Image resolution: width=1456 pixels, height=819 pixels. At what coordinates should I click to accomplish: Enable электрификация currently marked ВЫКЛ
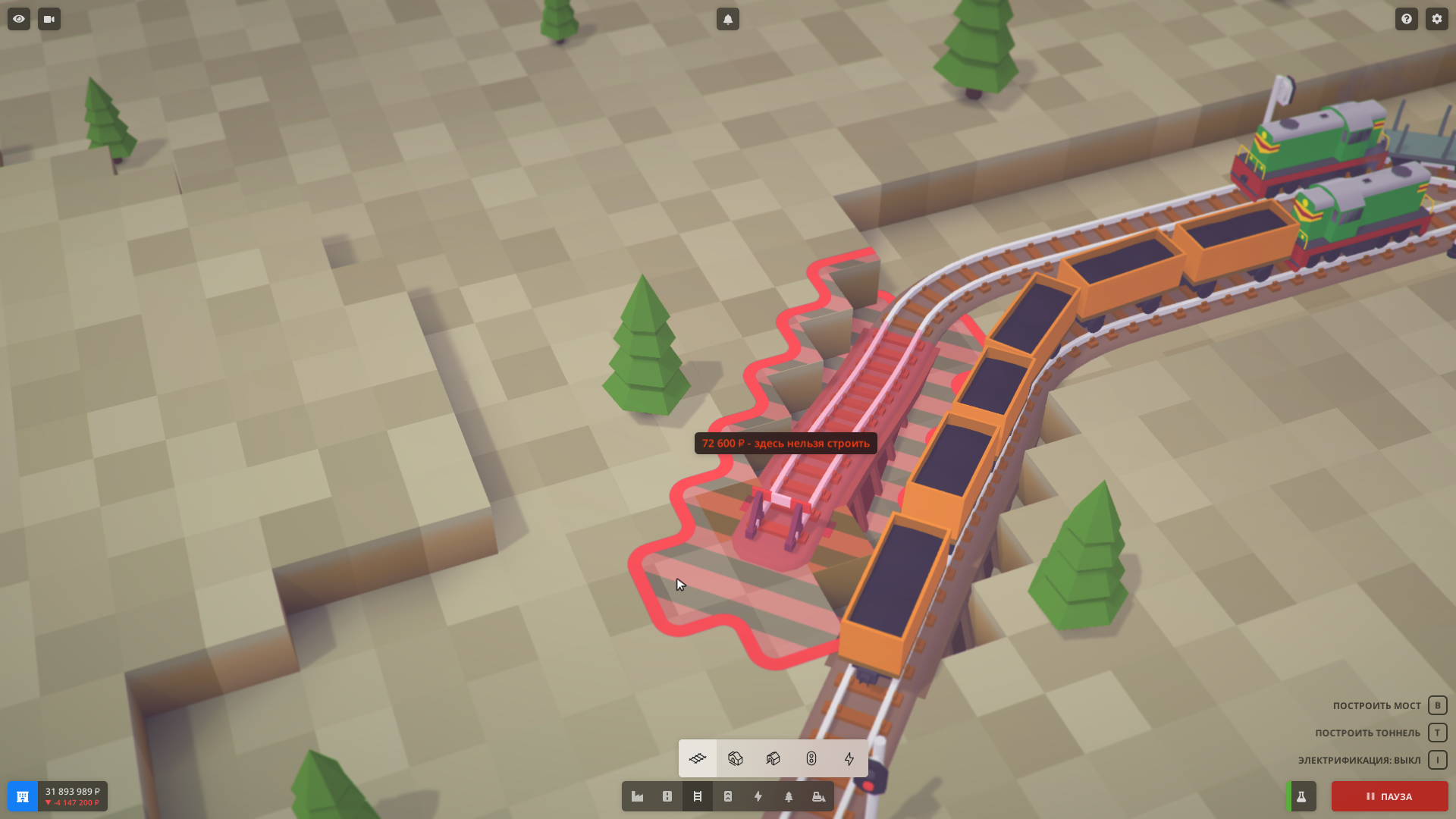pos(1436,758)
